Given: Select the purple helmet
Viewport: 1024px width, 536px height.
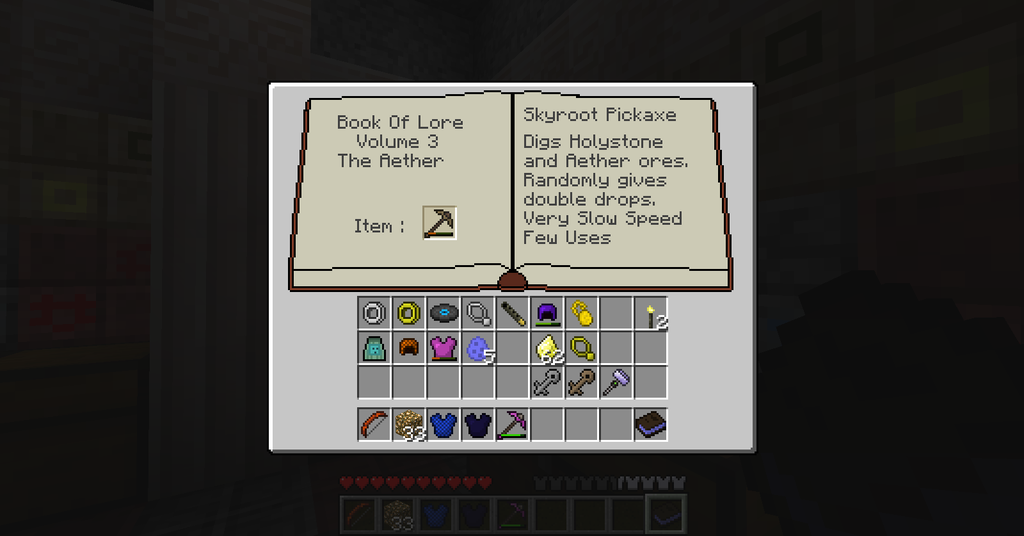Looking at the screenshot, I should (x=546, y=314).
